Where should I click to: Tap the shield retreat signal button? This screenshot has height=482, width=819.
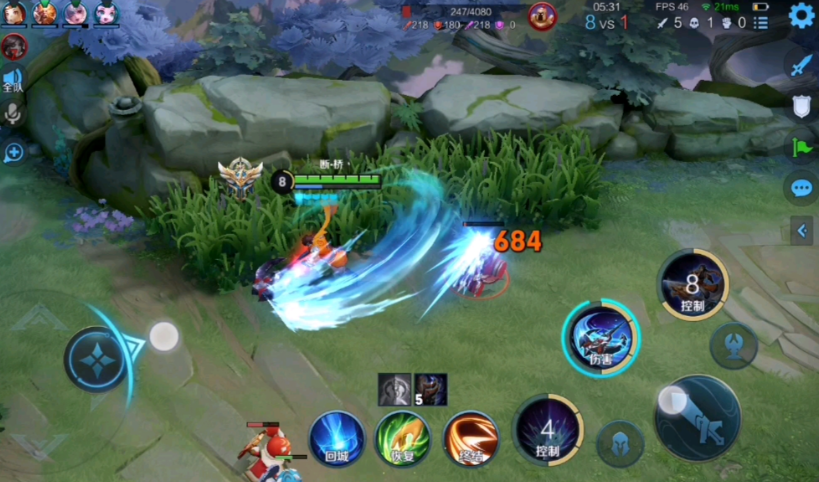pyautogui.click(x=801, y=106)
